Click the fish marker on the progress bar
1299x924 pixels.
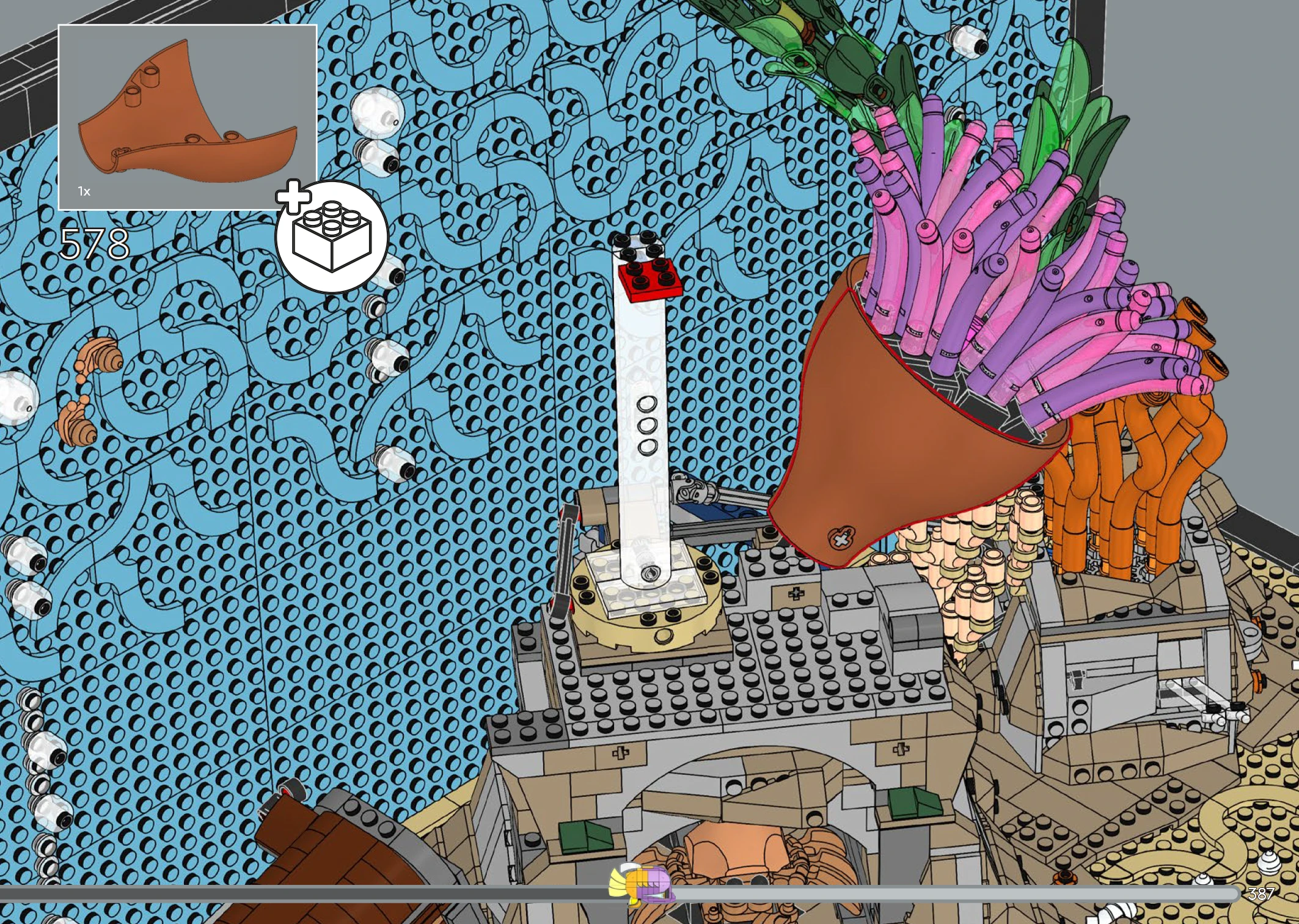click(642, 884)
